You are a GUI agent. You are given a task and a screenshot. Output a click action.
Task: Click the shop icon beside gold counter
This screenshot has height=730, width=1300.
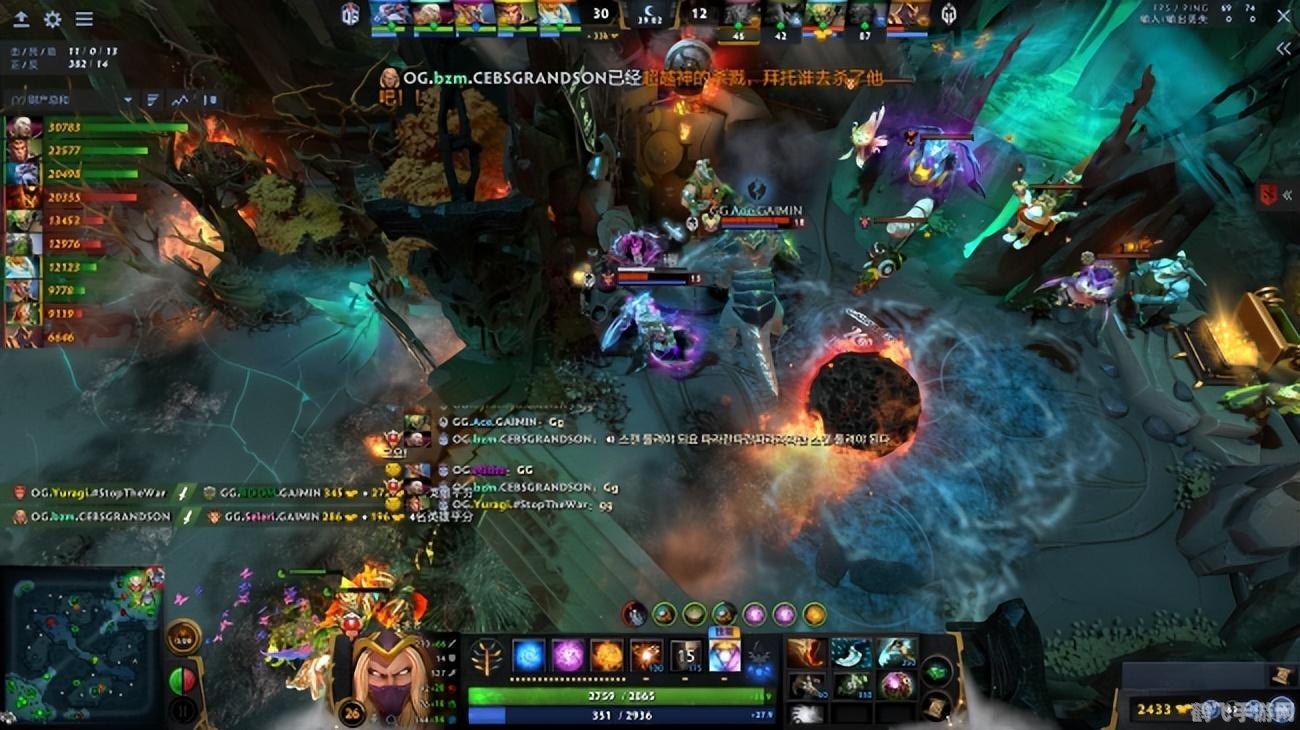coord(1284,676)
